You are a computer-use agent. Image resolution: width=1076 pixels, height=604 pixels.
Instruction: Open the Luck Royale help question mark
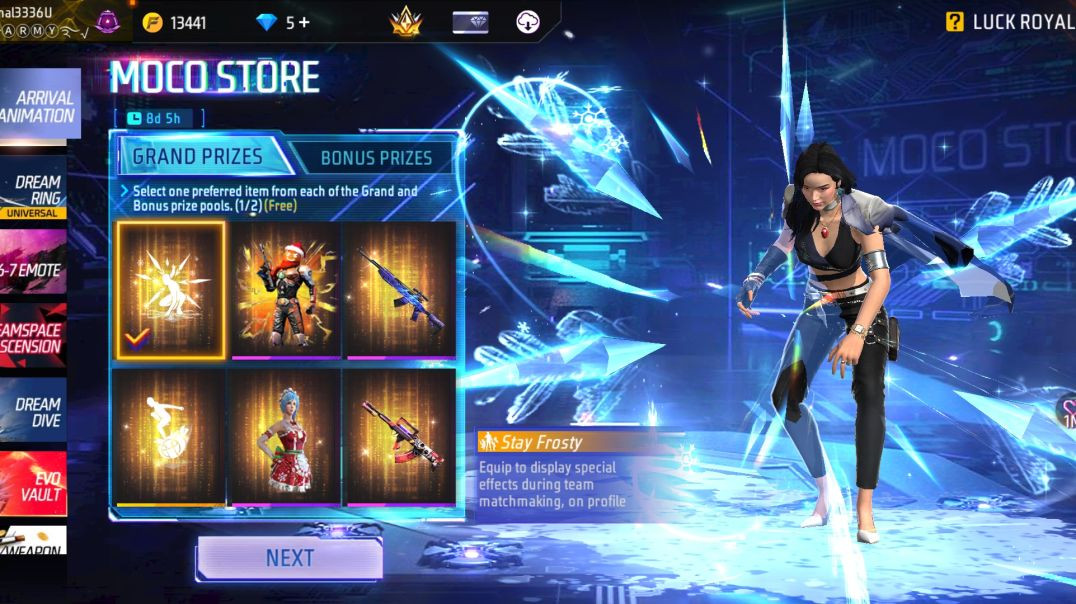pyautogui.click(x=955, y=22)
